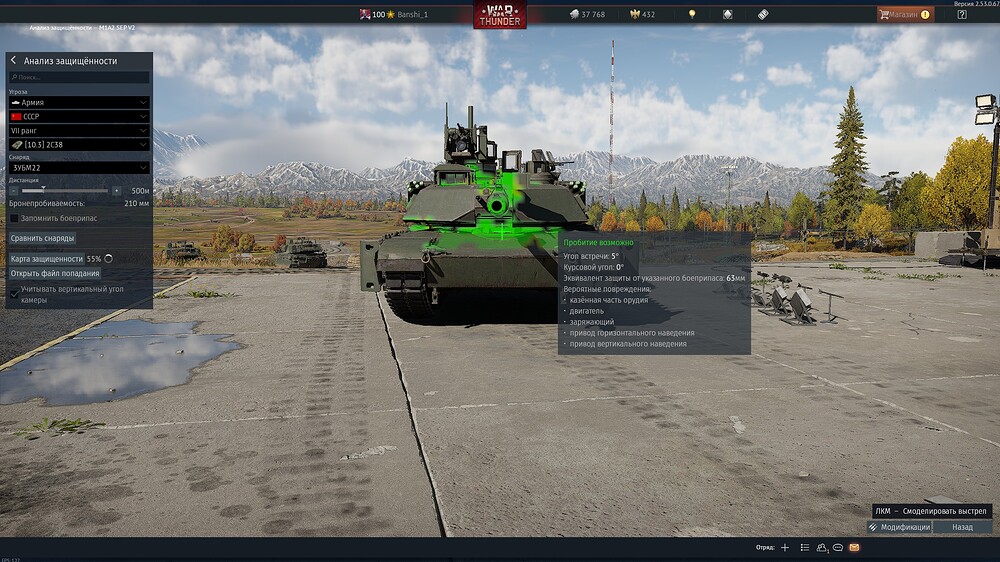This screenshot has height=562, width=1000.
Task: Open the orange mail envelope icon
Action: tap(854, 548)
